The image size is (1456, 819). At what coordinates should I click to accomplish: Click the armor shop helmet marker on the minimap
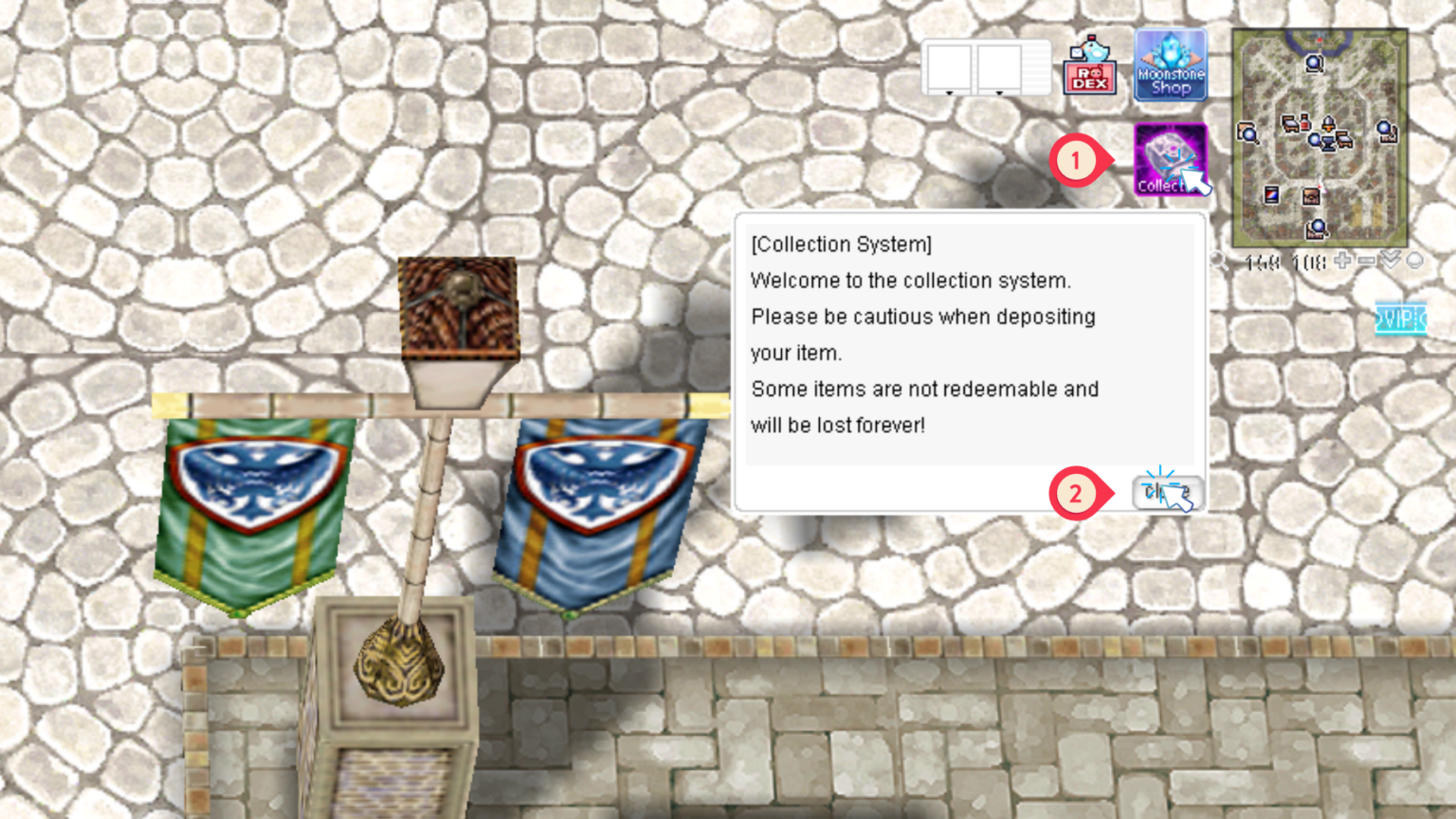pyautogui.click(x=1328, y=122)
